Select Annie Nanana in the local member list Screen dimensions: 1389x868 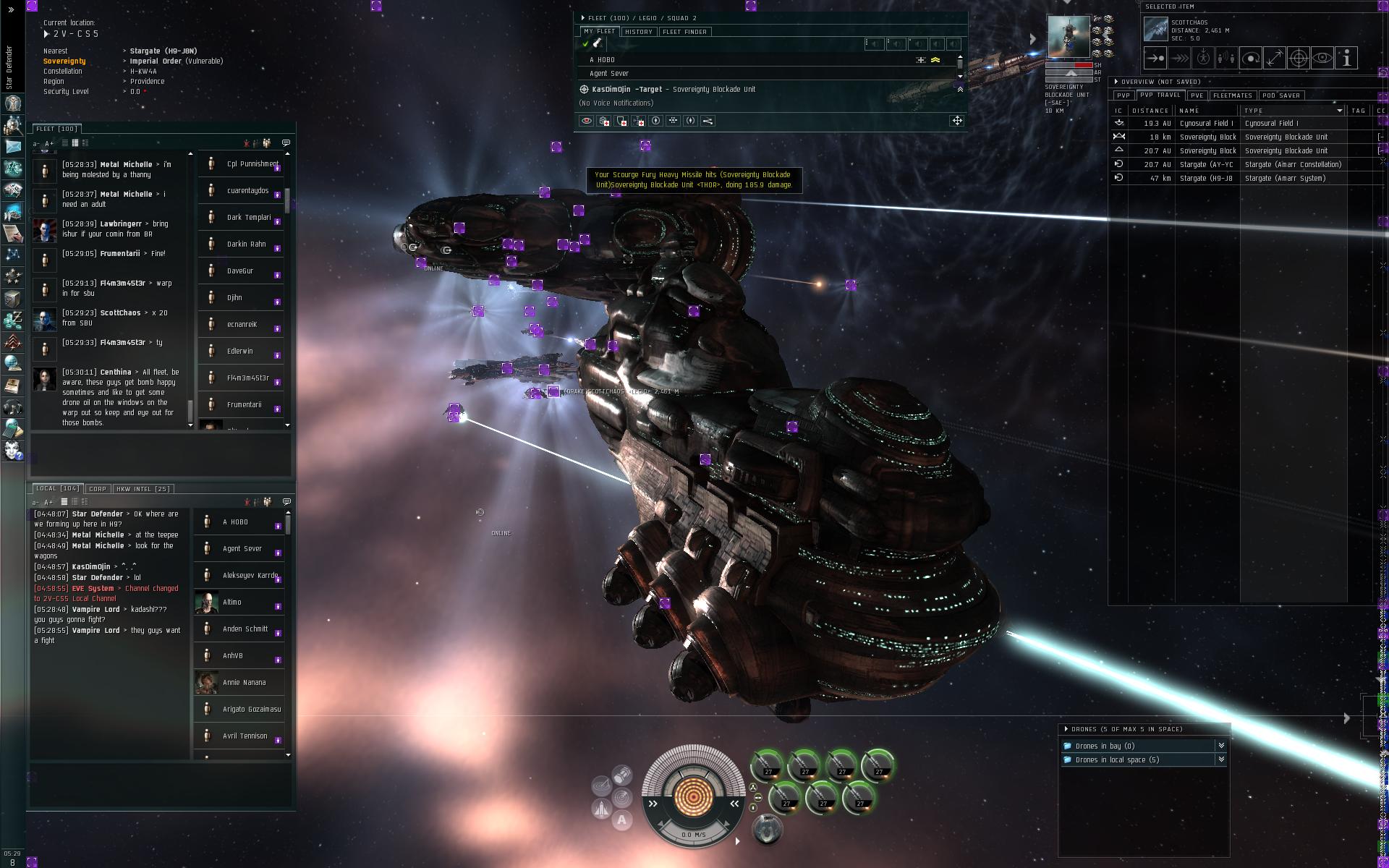point(244,683)
